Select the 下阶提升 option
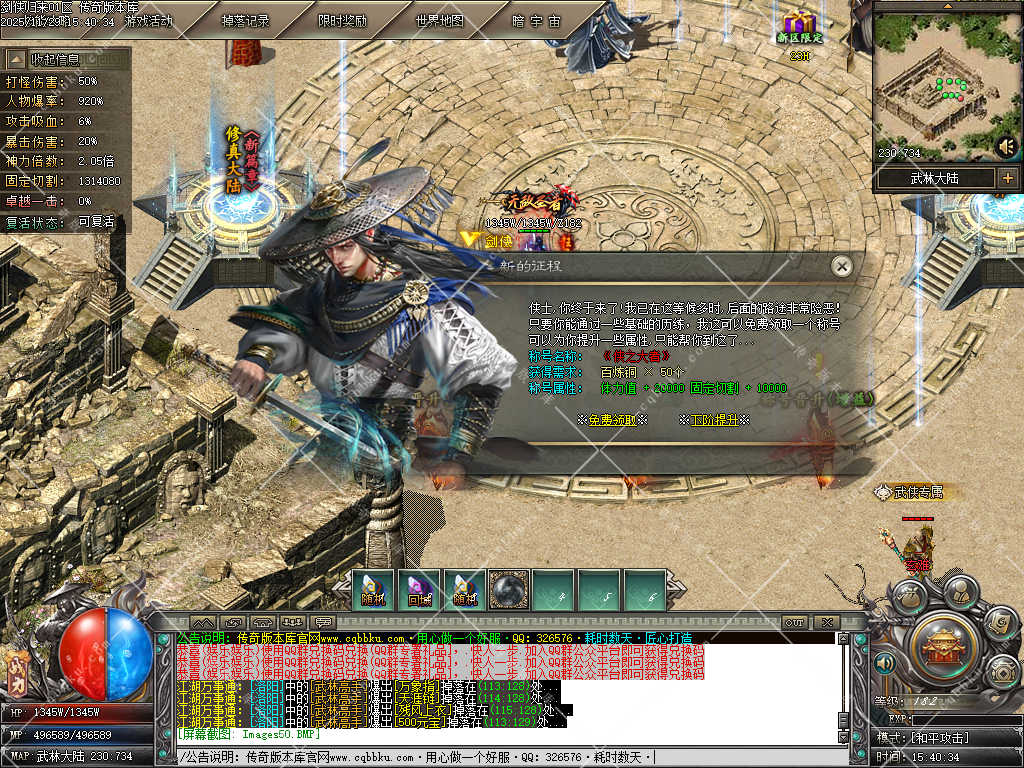The image size is (1024, 768). (714, 420)
